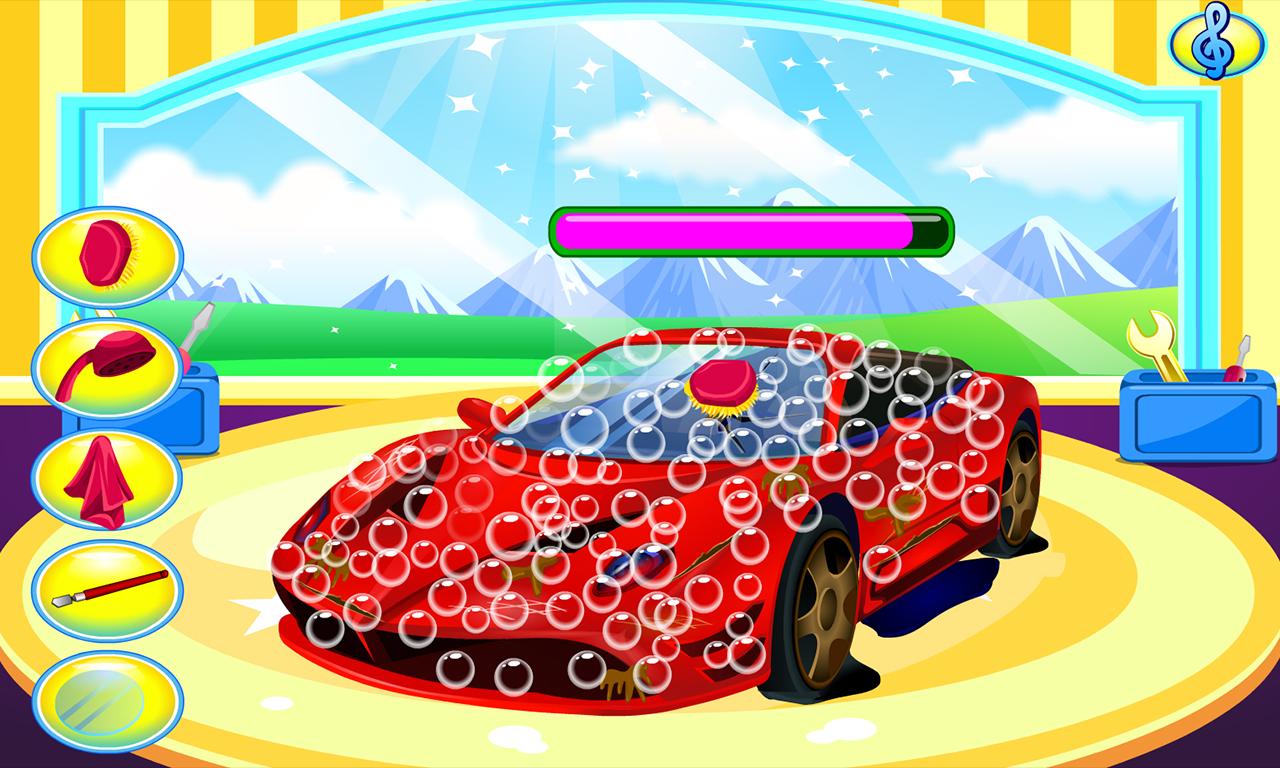Click the yellow wrench in the toolbox
The image size is (1280, 768).
tap(1152, 340)
